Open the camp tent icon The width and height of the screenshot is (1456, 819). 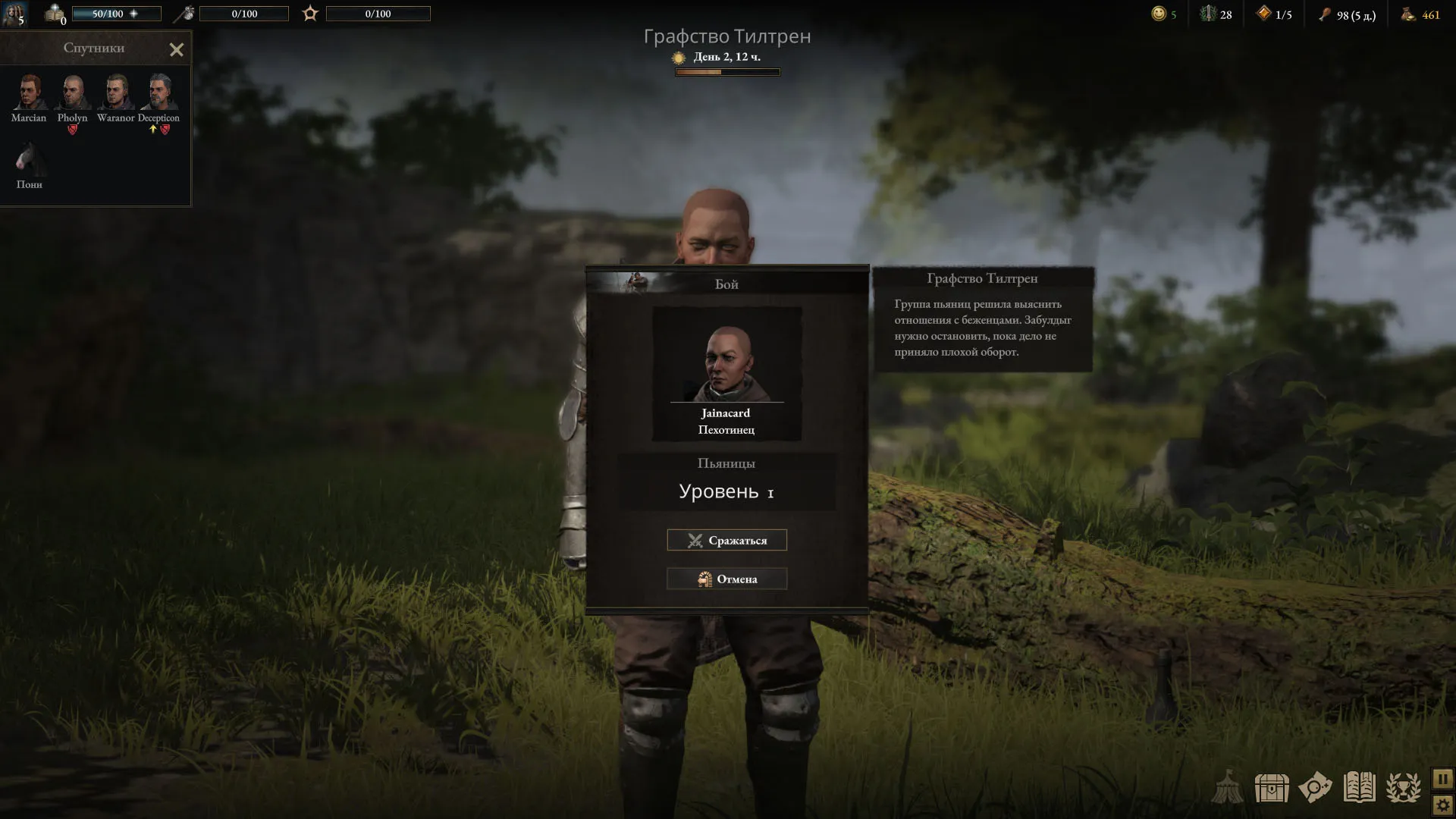pyautogui.click(x=1227, y=788)
